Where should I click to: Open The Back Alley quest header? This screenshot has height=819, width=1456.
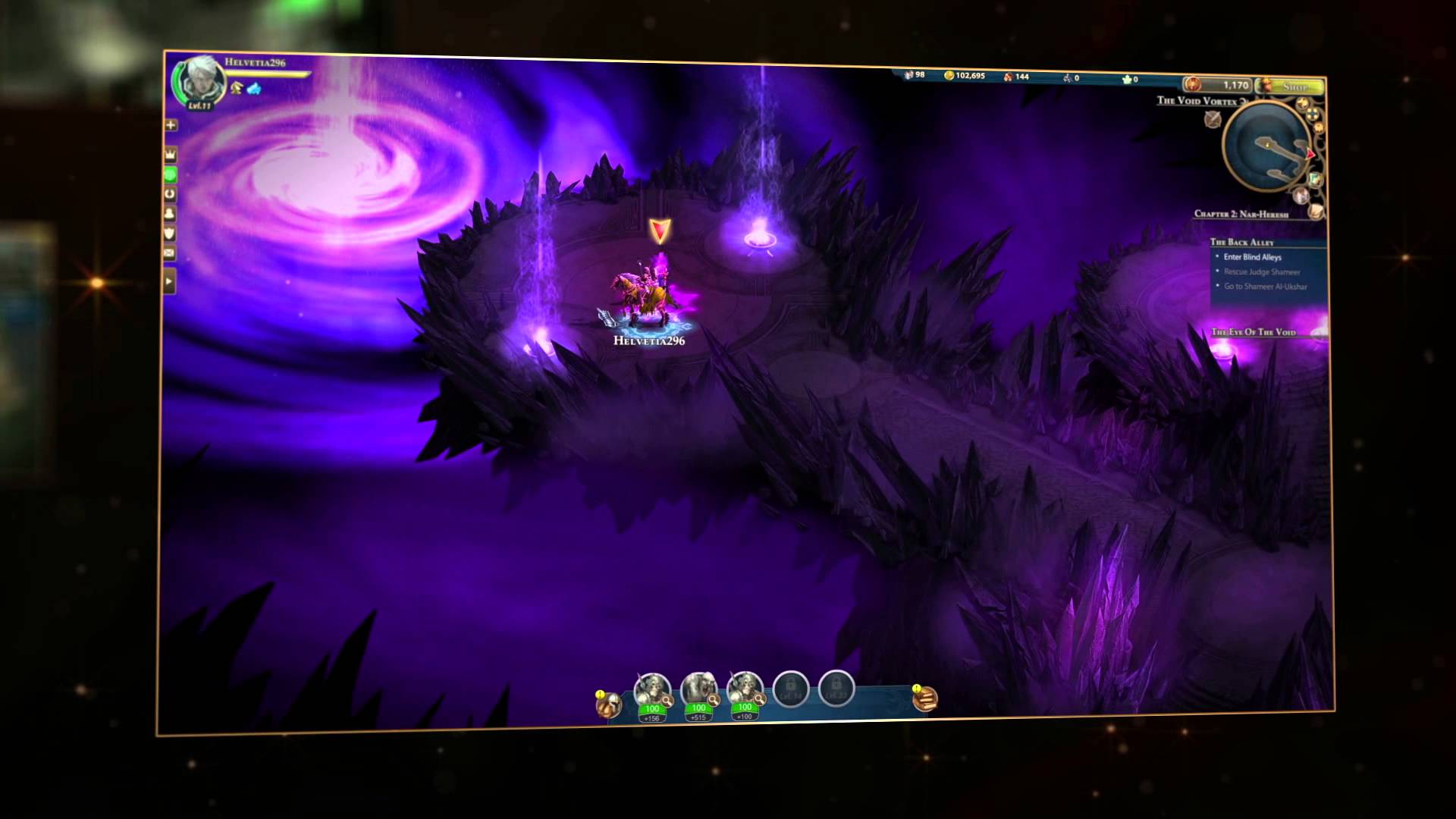point(1241,242)
